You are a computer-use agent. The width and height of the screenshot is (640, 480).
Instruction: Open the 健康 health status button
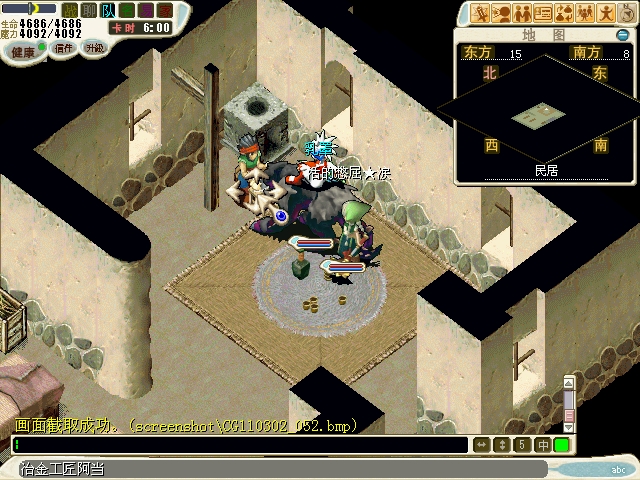tap(23, 48)
